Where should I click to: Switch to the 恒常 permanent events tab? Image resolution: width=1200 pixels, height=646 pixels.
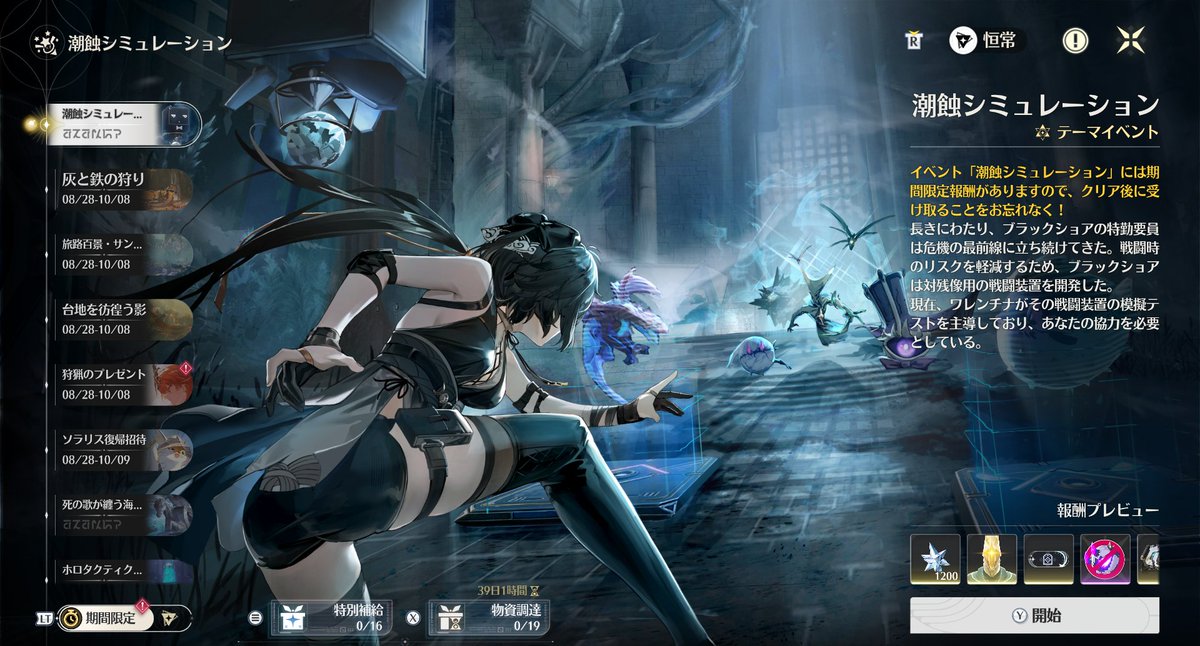point(986,41)
